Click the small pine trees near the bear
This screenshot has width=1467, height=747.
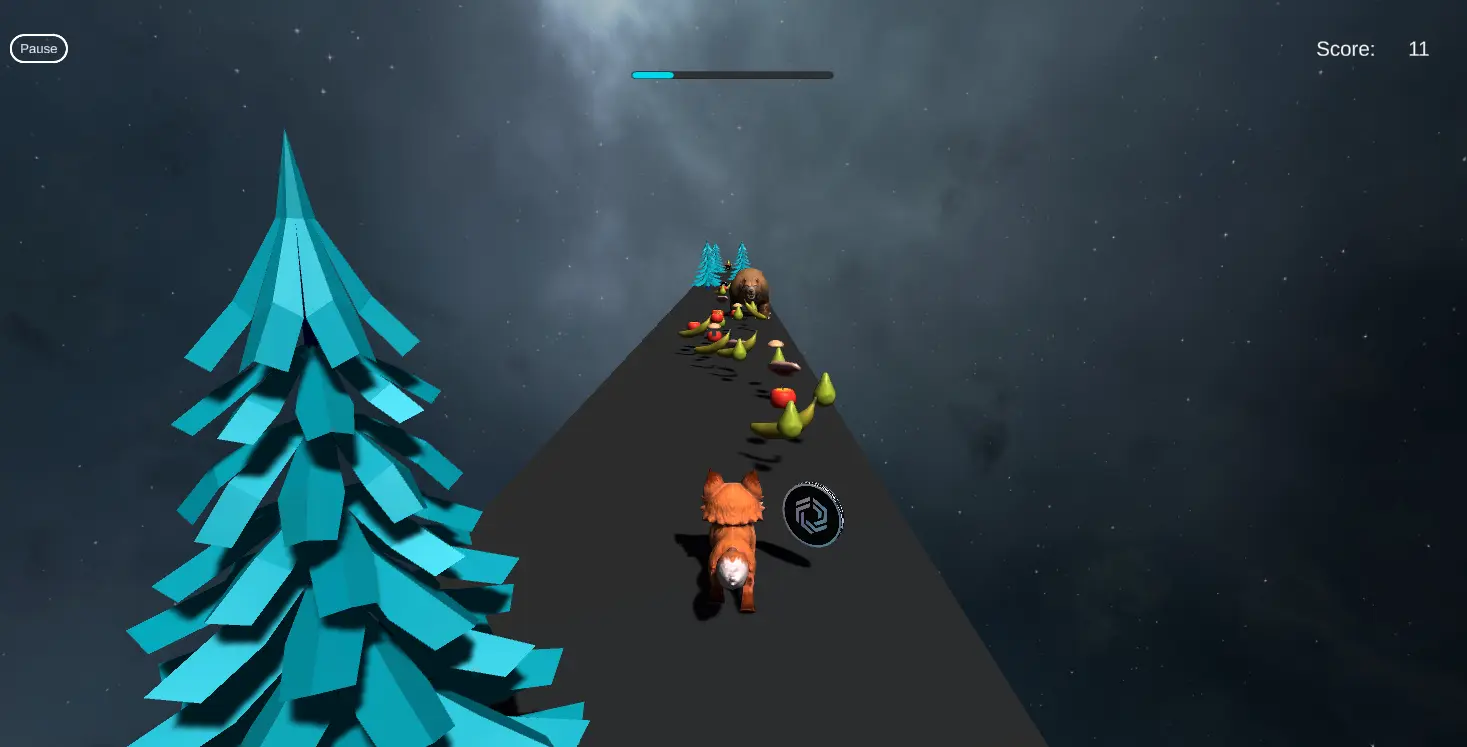click(708, 265)
